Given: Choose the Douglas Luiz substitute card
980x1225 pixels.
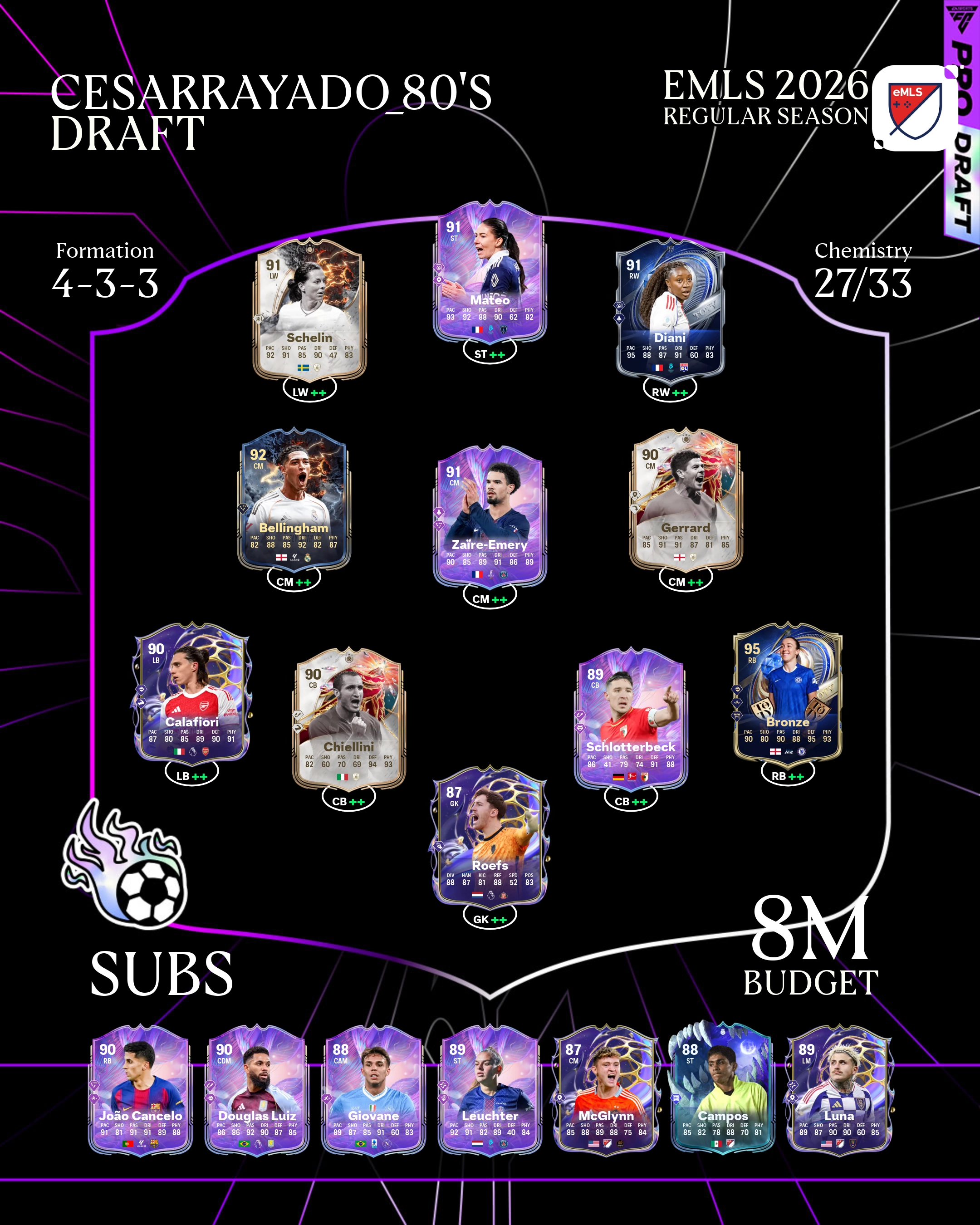Looking at the screenshot, I should 257,1091.
